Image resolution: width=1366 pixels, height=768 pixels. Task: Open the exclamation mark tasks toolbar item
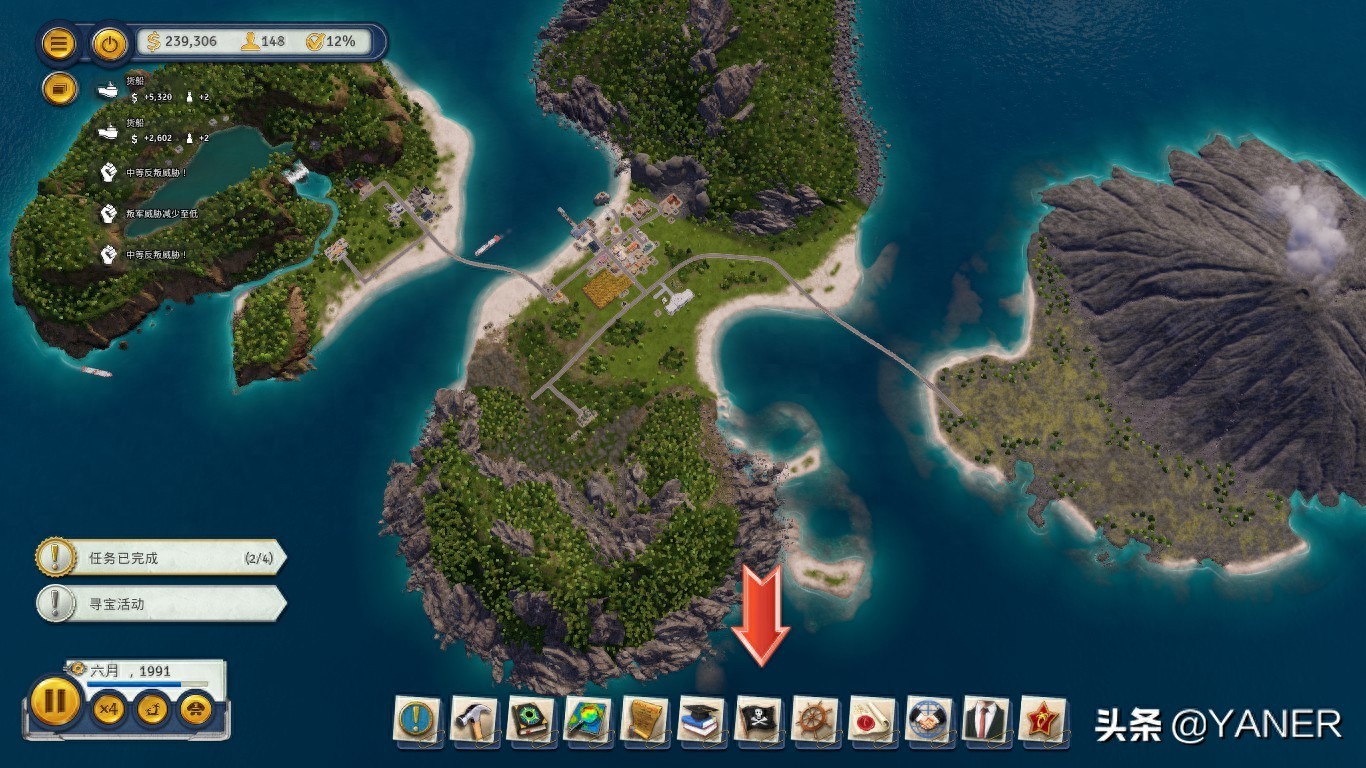point(417,719)
